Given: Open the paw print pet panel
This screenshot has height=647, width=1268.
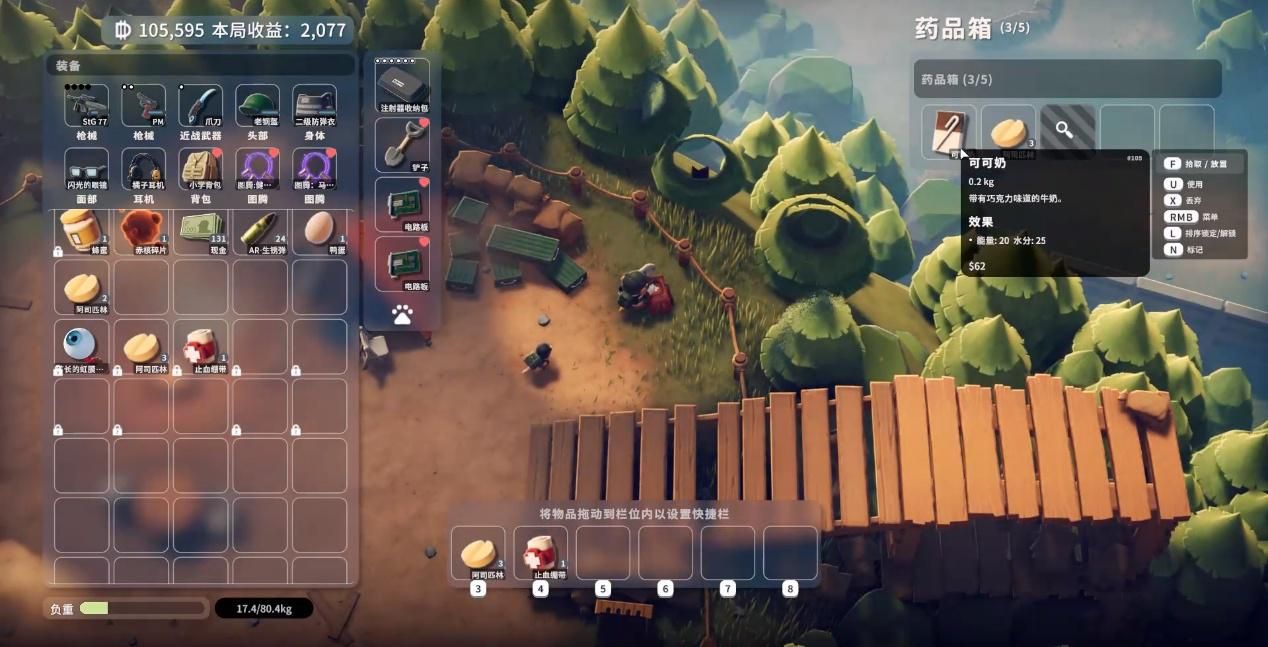Looking at the screenshot, I should tap(402, 315).
